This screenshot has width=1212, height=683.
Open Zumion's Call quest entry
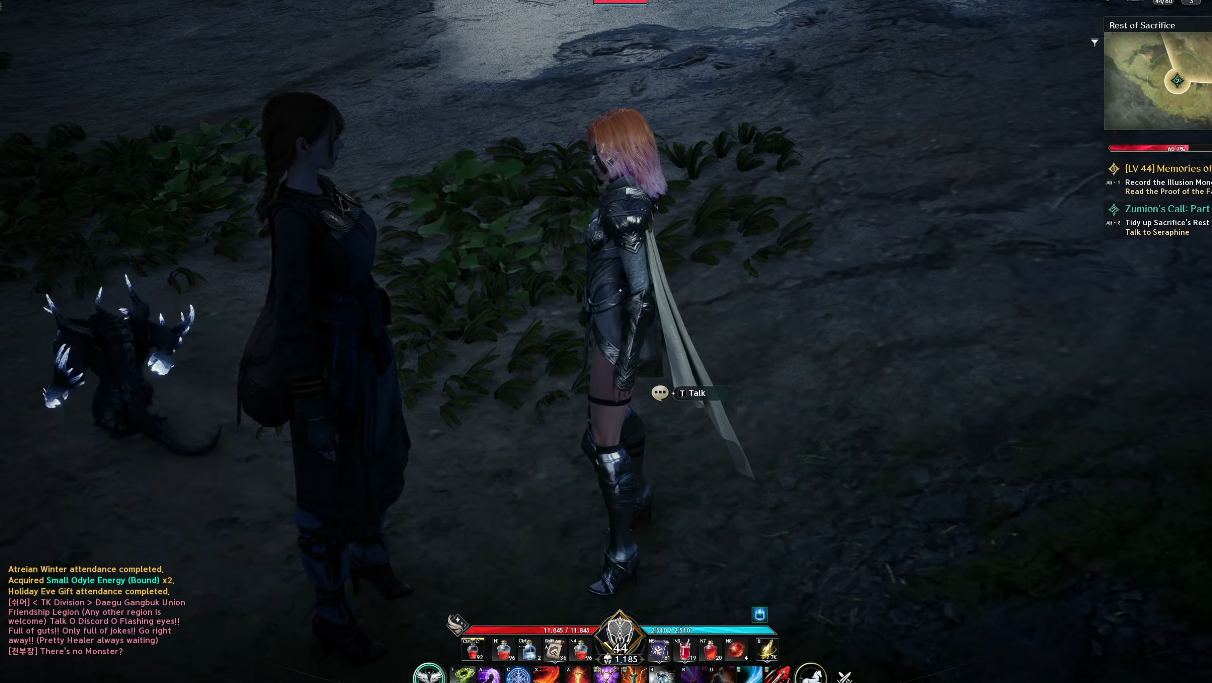click(x=1166, y=209)
